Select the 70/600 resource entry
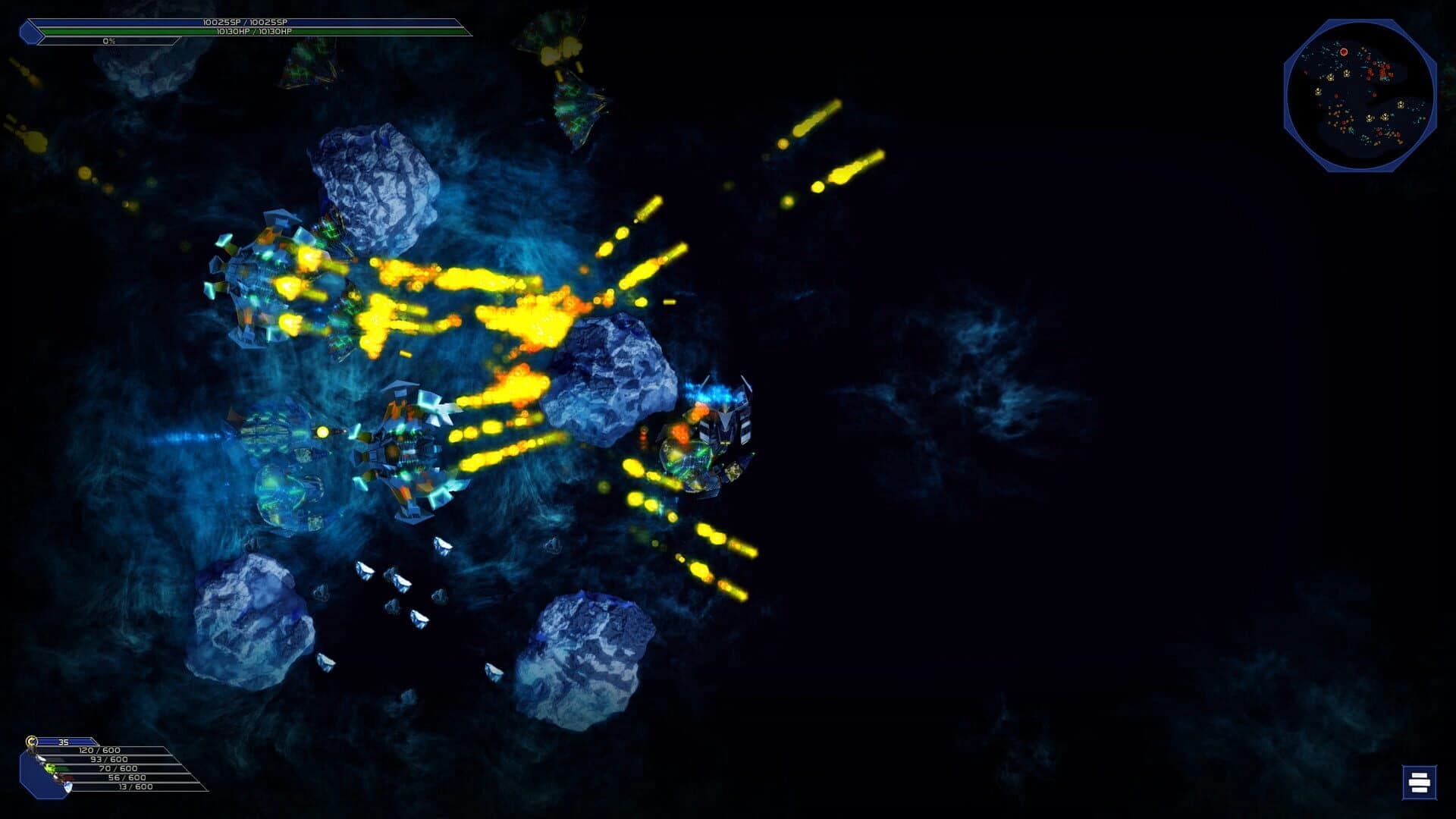 pos(118,768)
